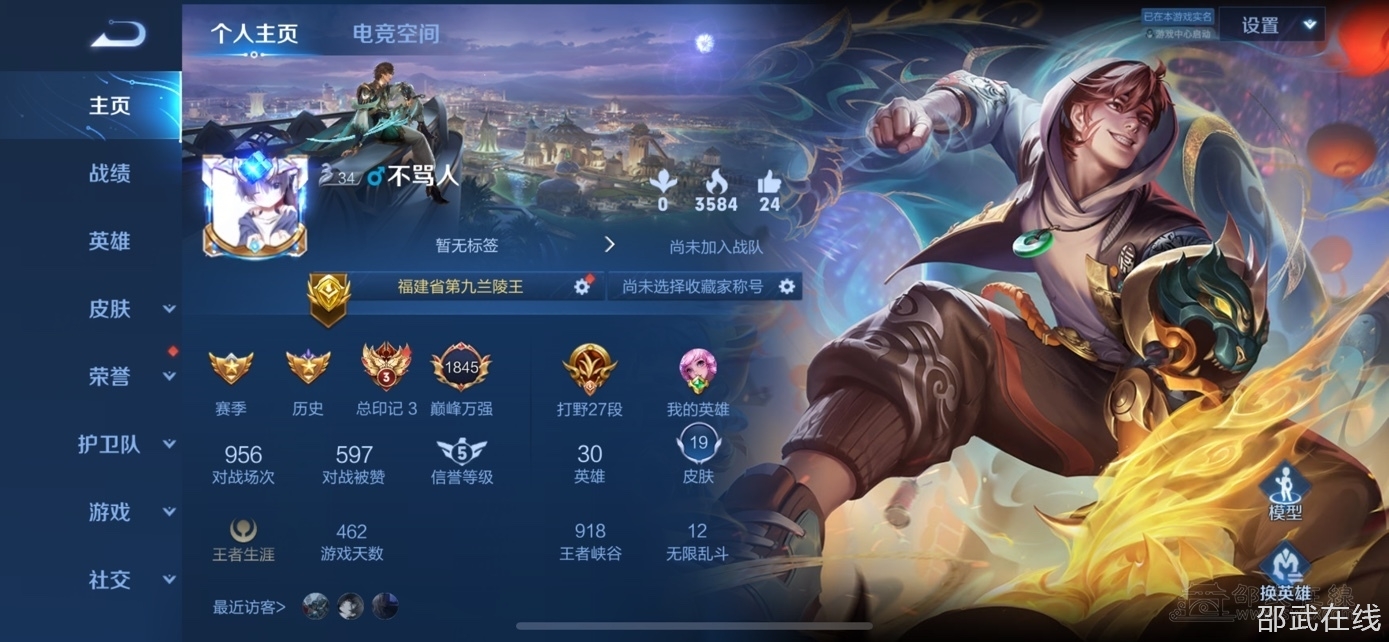Select 英雄 in the left sidebar
The width and height of the screenshot is (1389, 642).
tap(109, 241)
